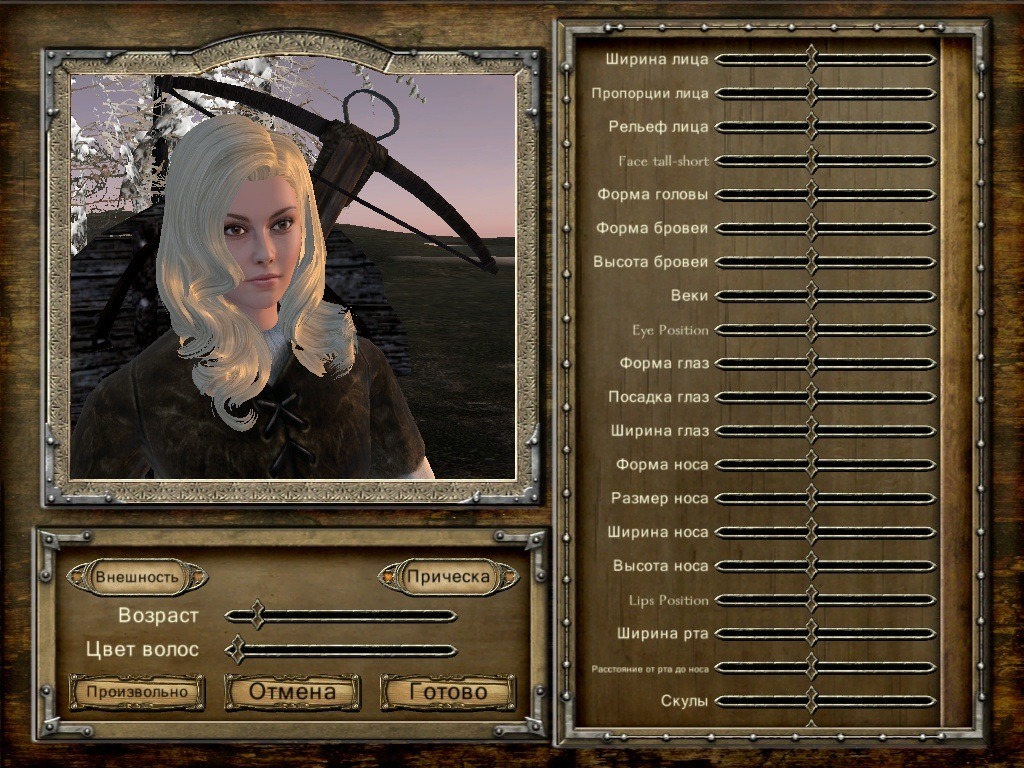Randomize the face with Произвольно
This screenshot has height=768, width=1024.
(137, 692)
